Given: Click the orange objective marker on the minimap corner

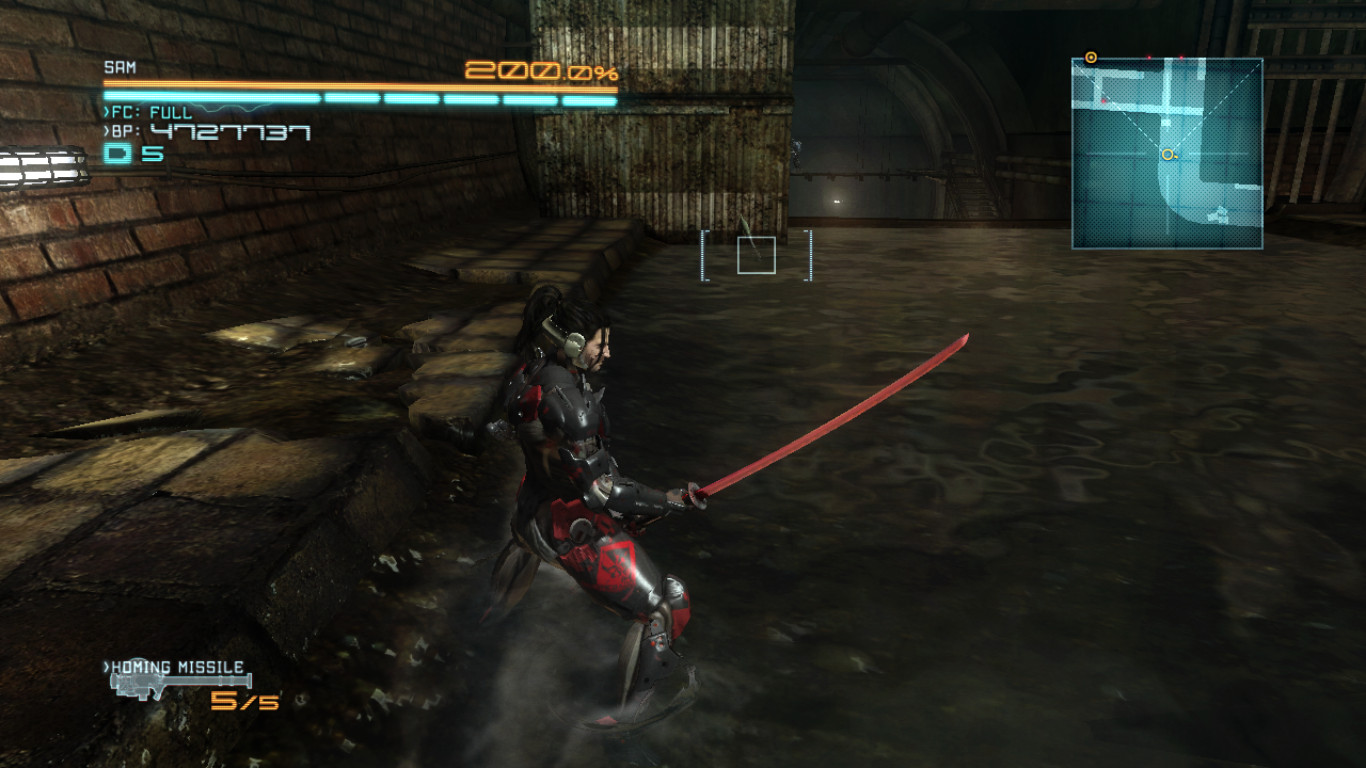Looking at the screenshot, I should point(1090,58).
